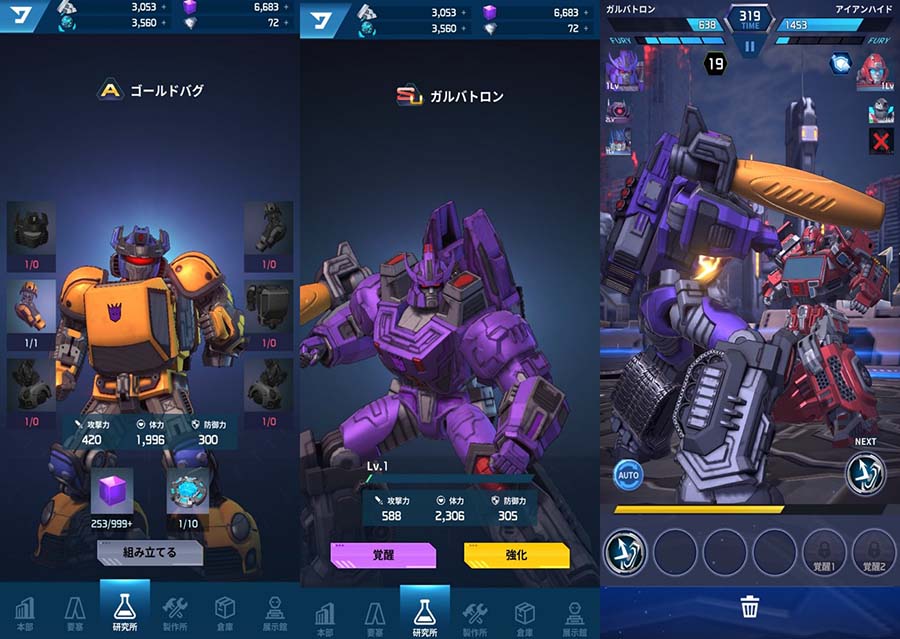The height and width of the screenshot is (639, 900).
Task: Go to 要塞 tab on the ゴールドバグ screen
Action: (x=75, y=612)
